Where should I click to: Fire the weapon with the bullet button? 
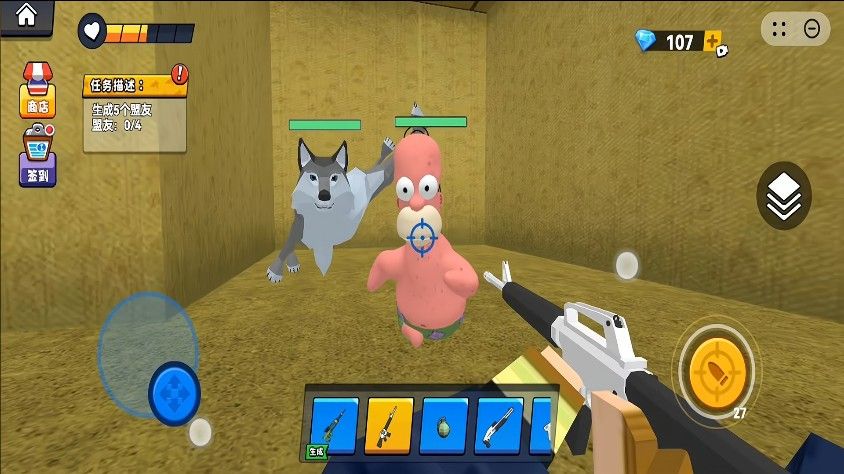(x=715, y=367)
